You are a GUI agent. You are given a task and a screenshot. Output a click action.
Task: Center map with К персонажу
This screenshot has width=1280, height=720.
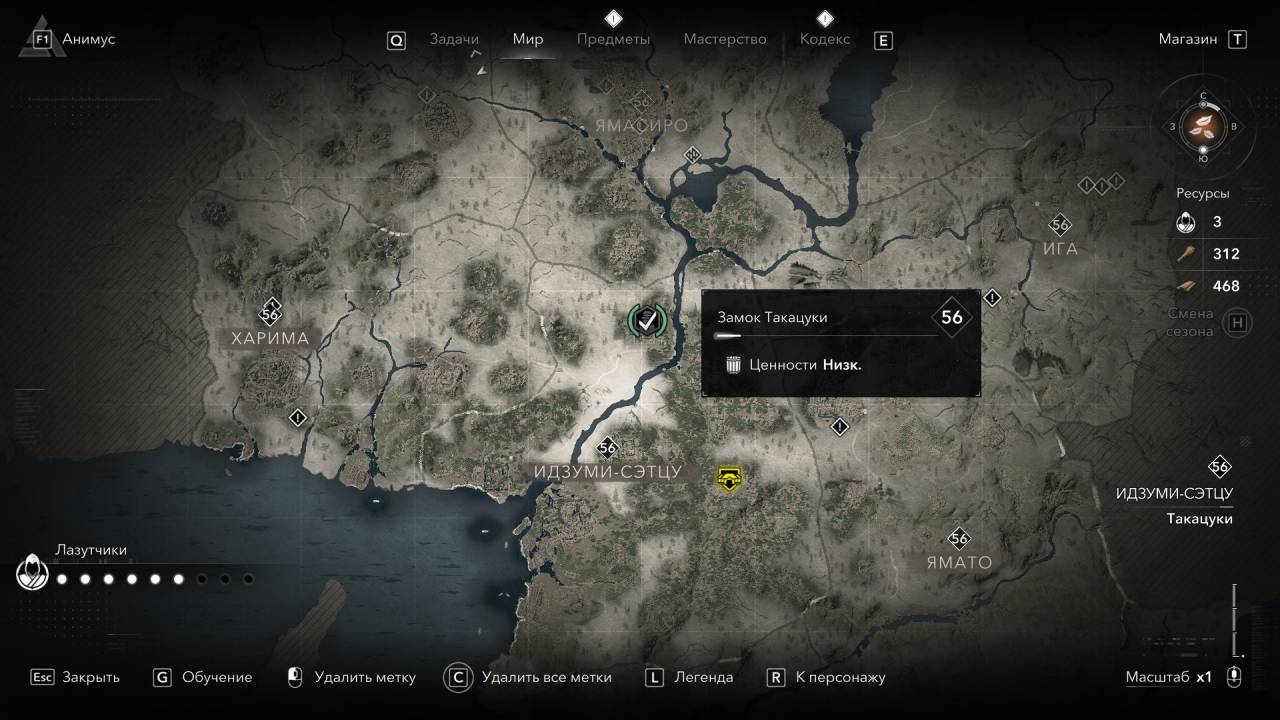coord(840,677)
